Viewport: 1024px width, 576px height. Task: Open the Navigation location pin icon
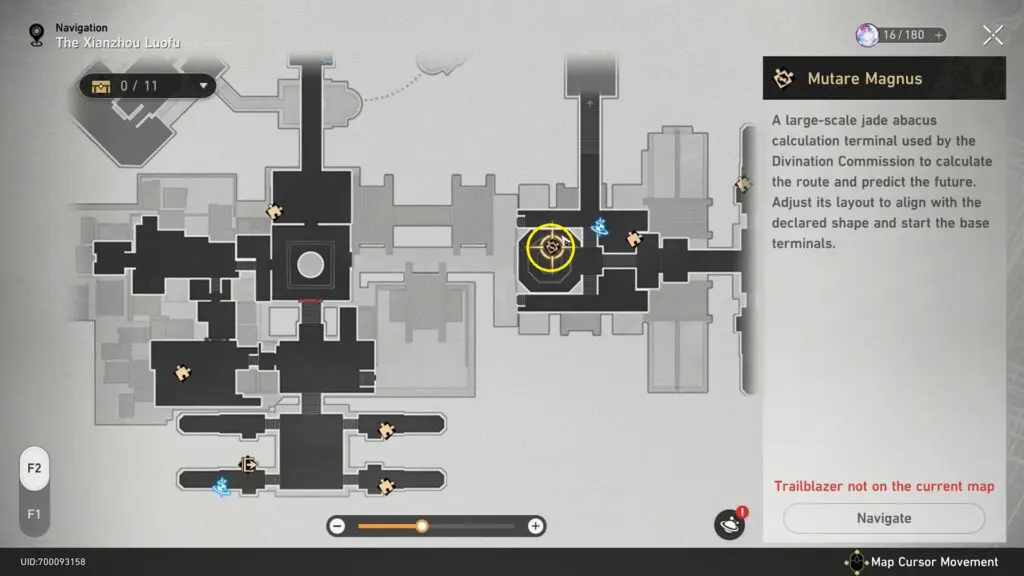[38, 36]
